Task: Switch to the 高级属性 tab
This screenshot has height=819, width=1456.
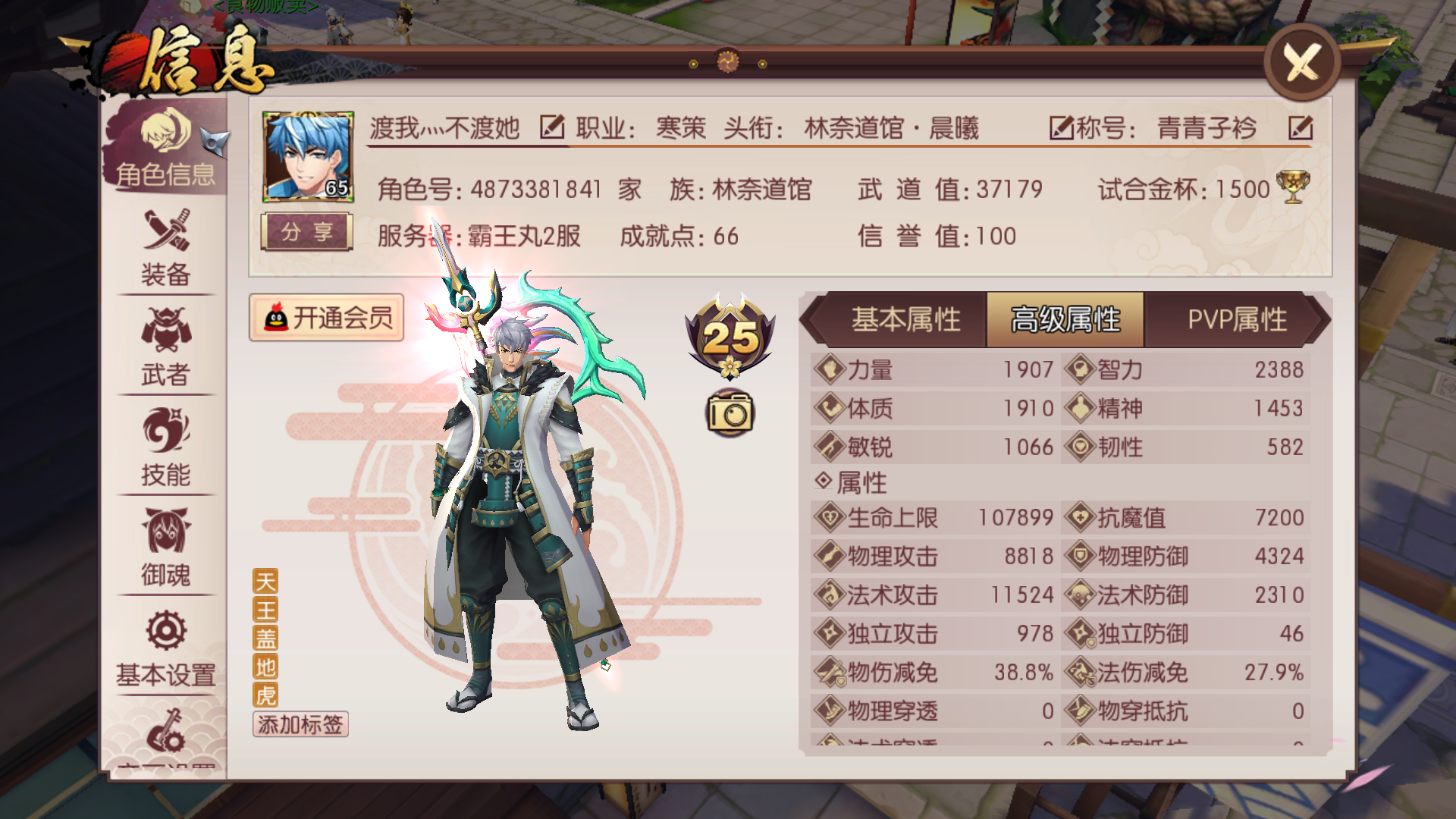Action: click(x=1065, y=319)
